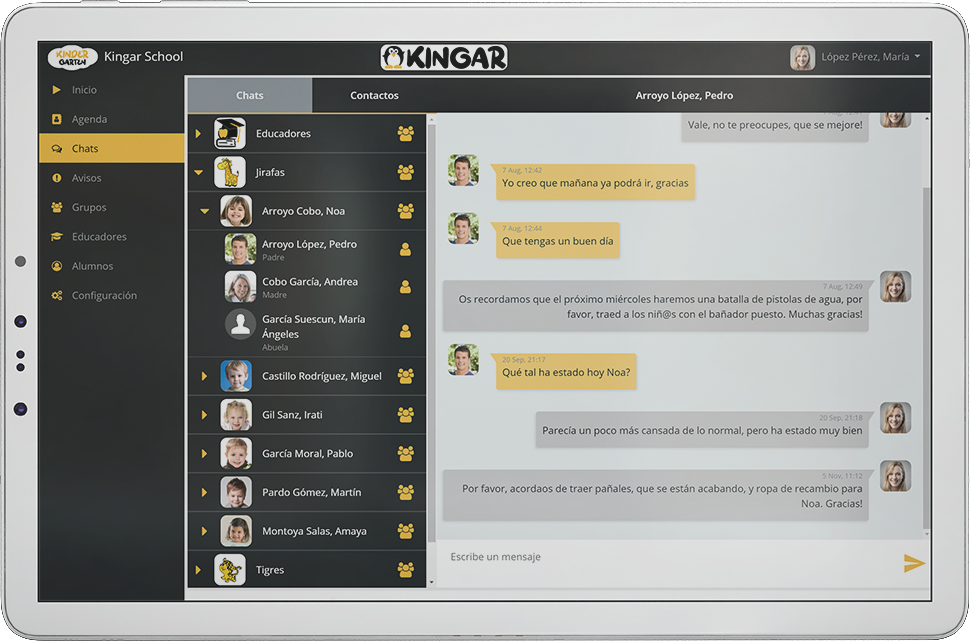The image size is (970, 641).
Task: Collapse the Jirafas group row
Action: (x=198, y=173)
